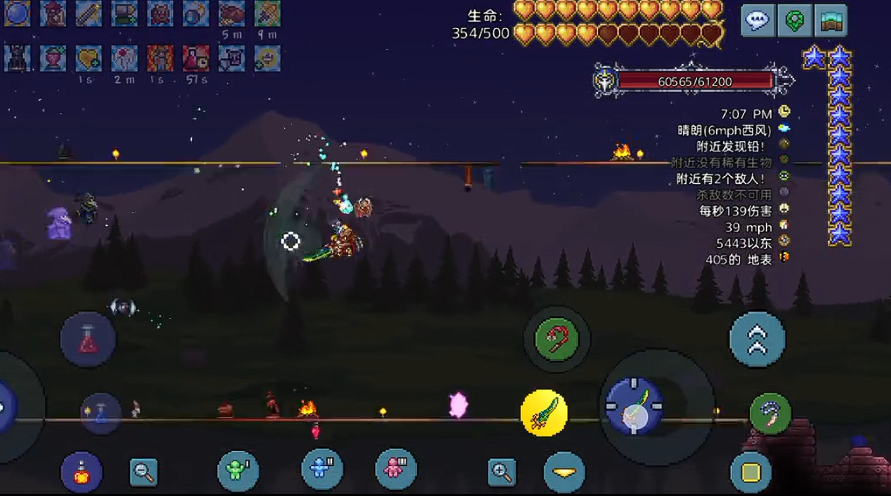Tap the blue crystal ball buff icon

pyautogui.click(x=19, y=13)
